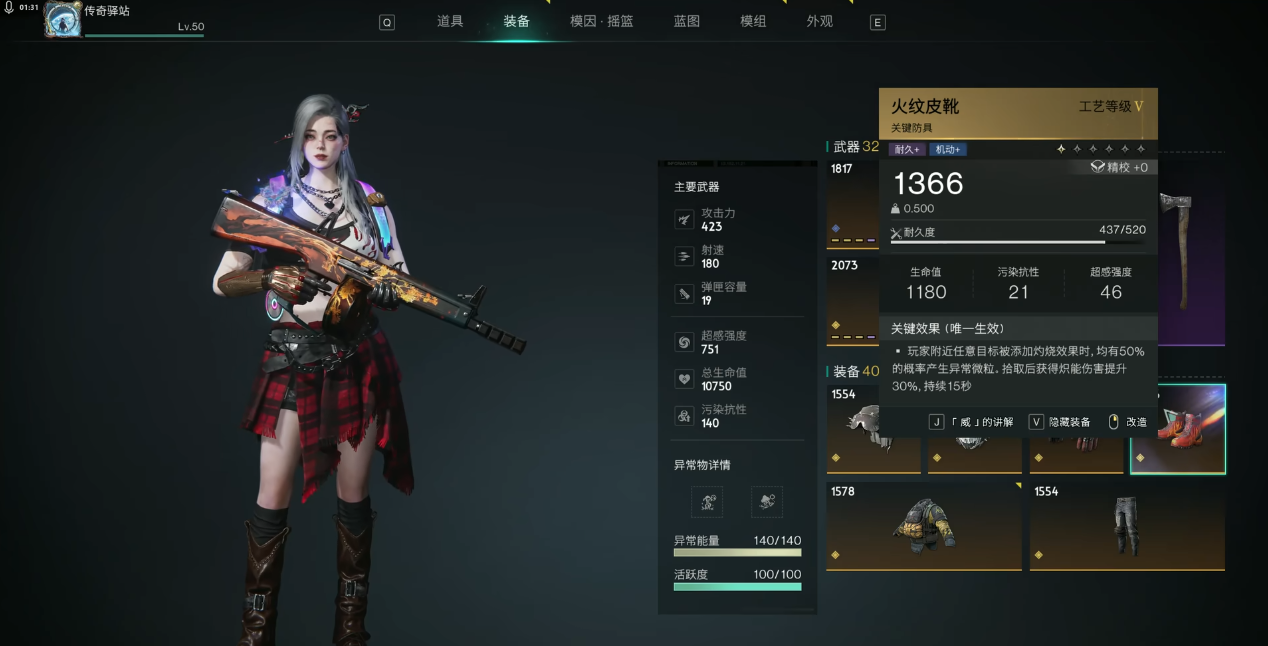Open the 模组 tab

coord(753,21)
